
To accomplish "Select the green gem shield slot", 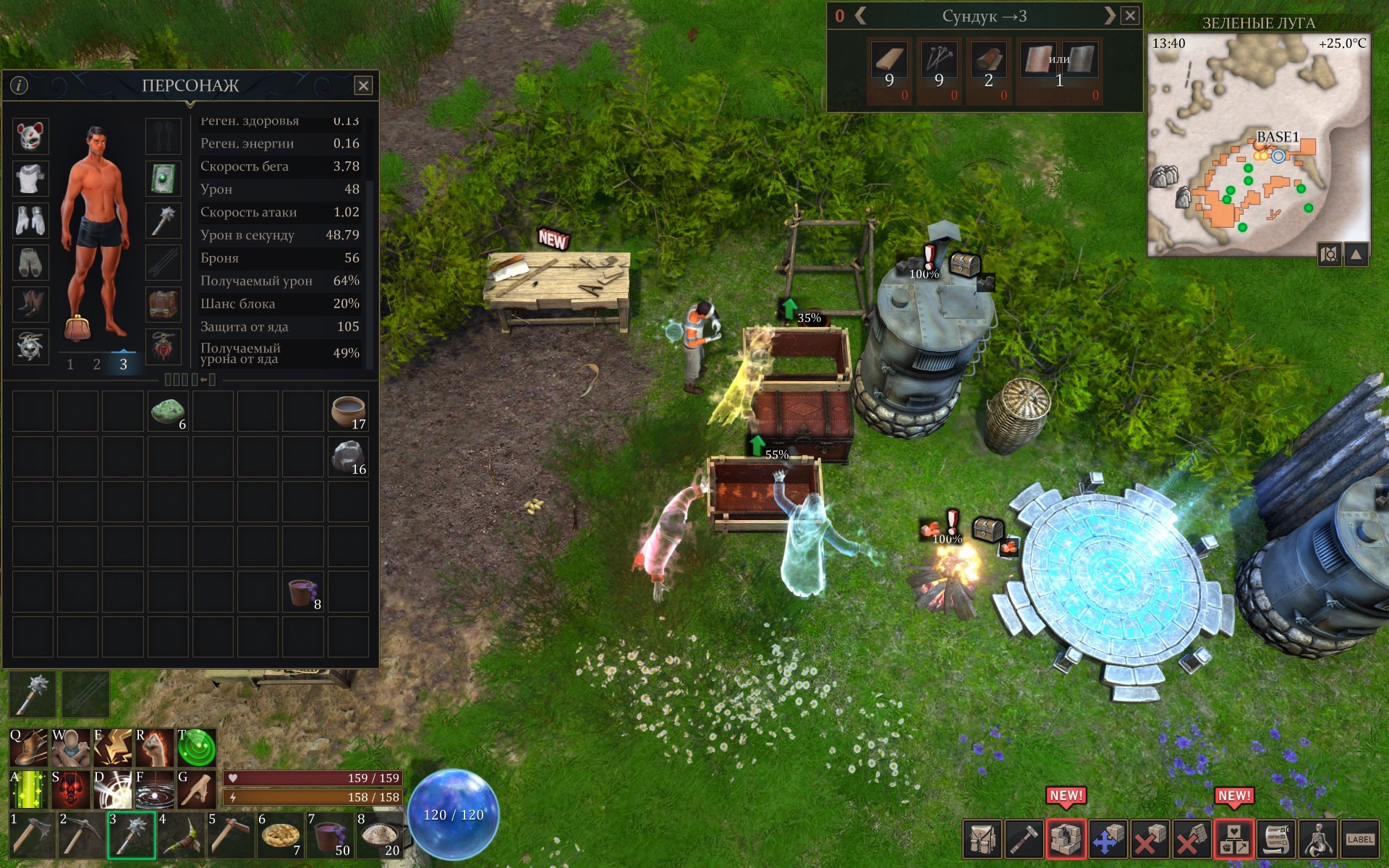I will 163,178.
